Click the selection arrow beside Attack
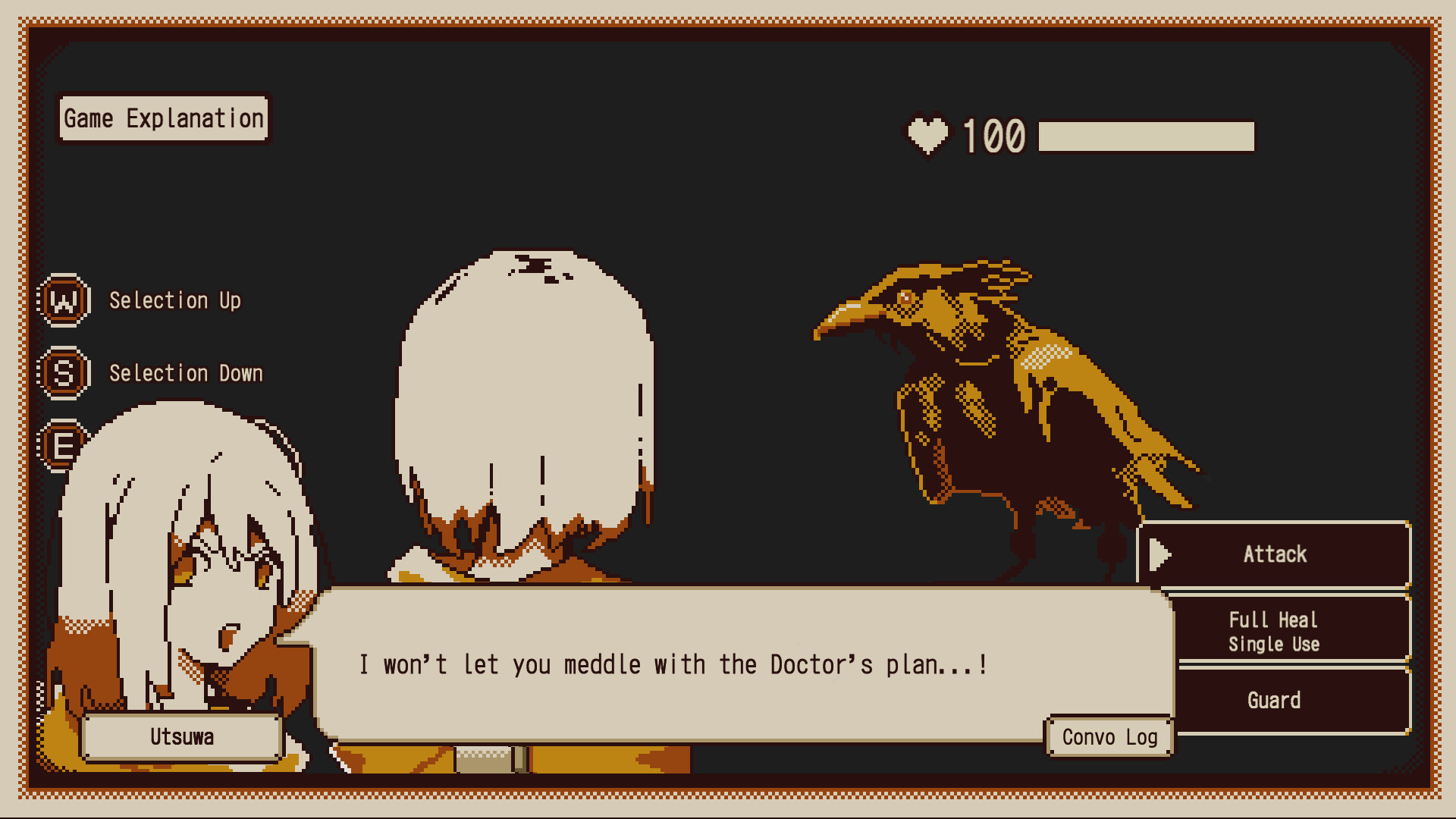 coord(1160,554)
